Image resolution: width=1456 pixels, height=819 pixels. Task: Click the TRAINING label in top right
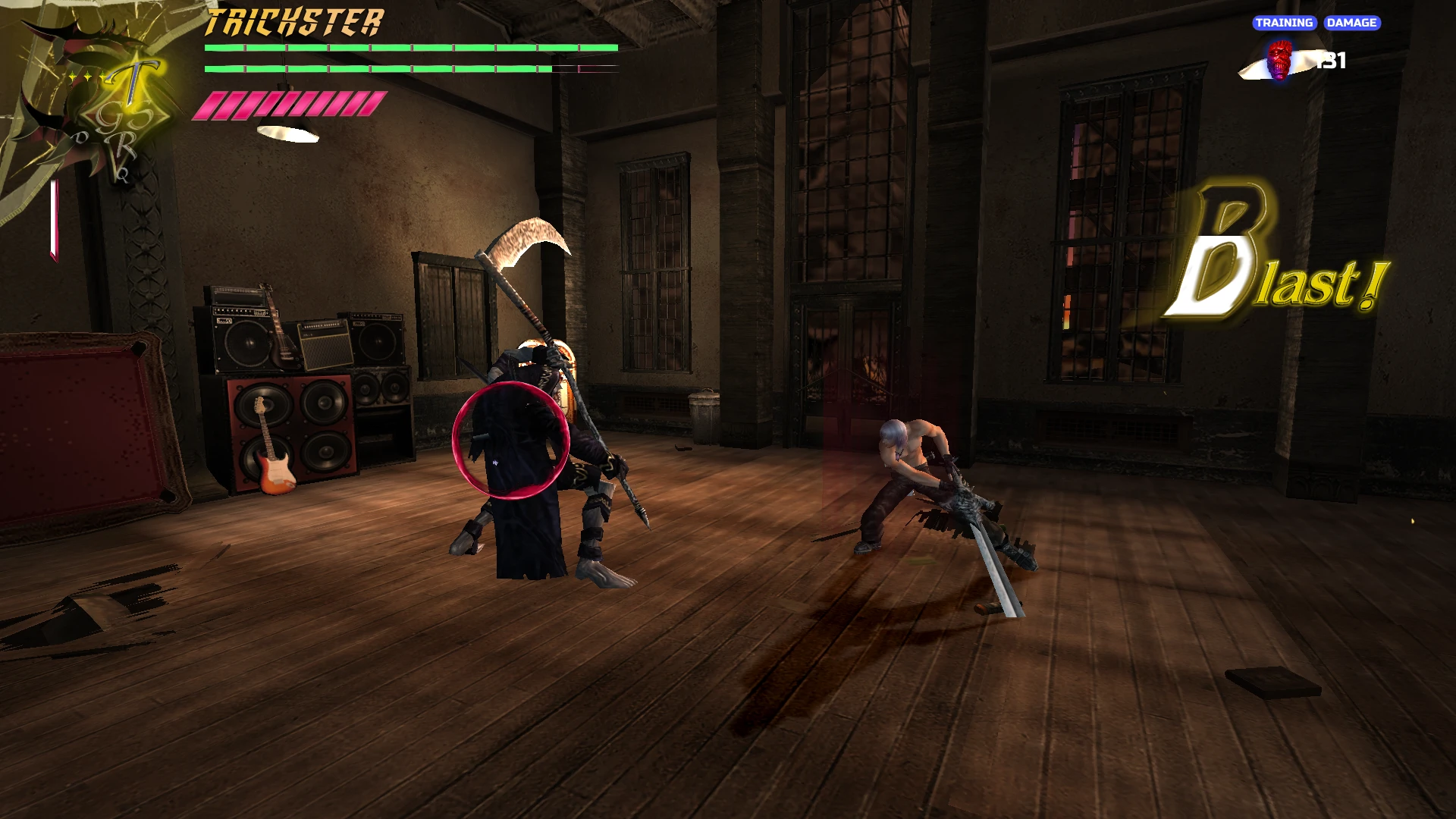click(x=1285, y=23)
